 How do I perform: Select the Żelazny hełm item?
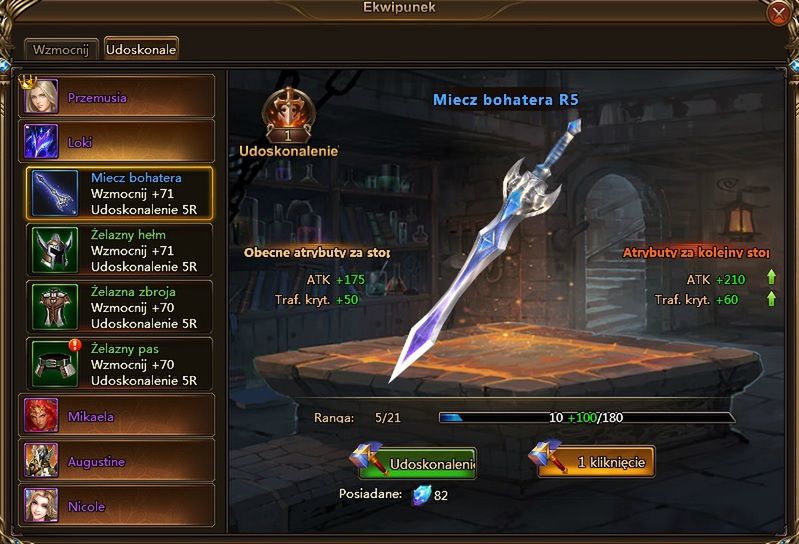[119, 250]
